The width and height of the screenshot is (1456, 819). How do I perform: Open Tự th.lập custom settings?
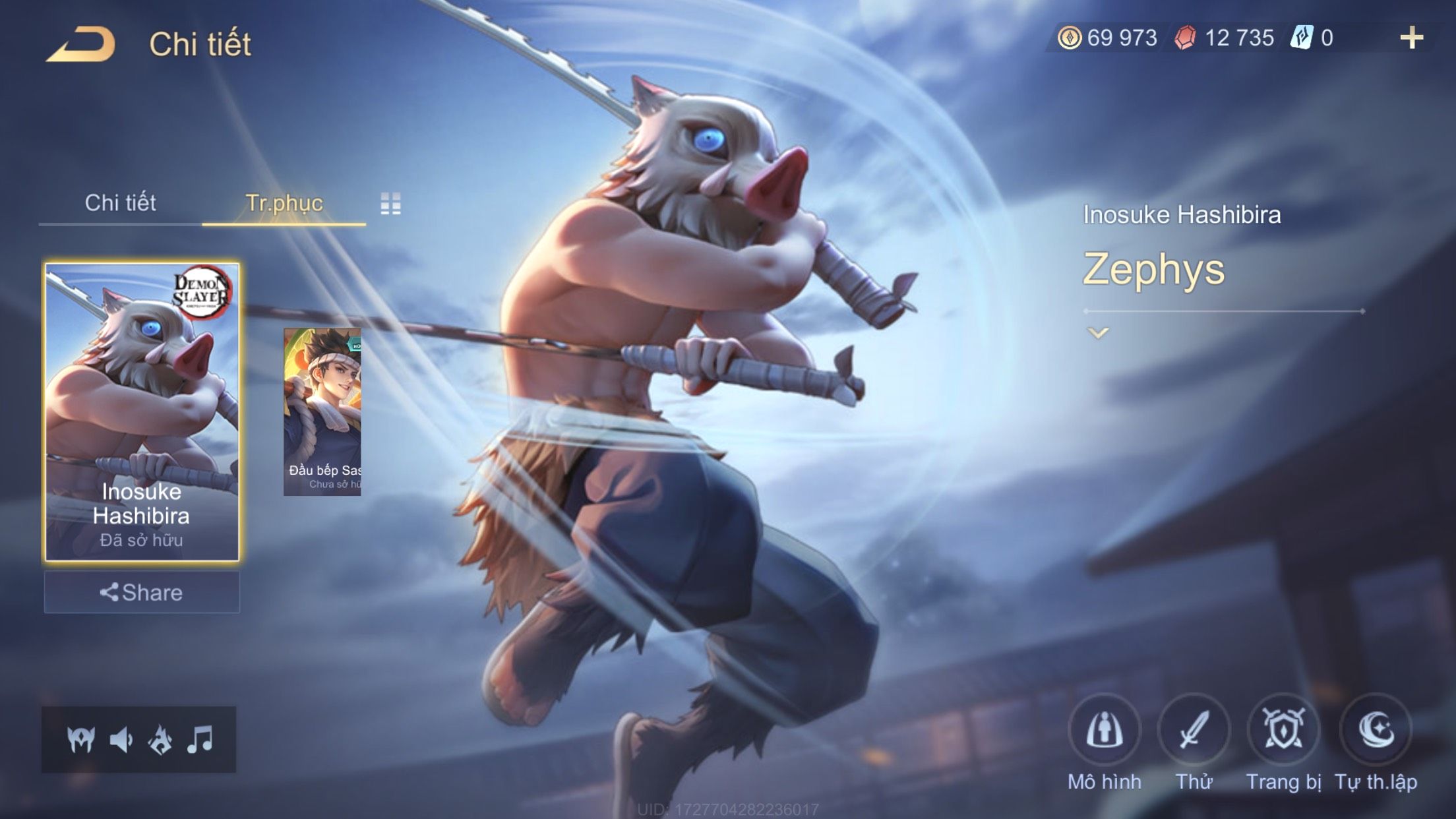(x=1376, y=731)
